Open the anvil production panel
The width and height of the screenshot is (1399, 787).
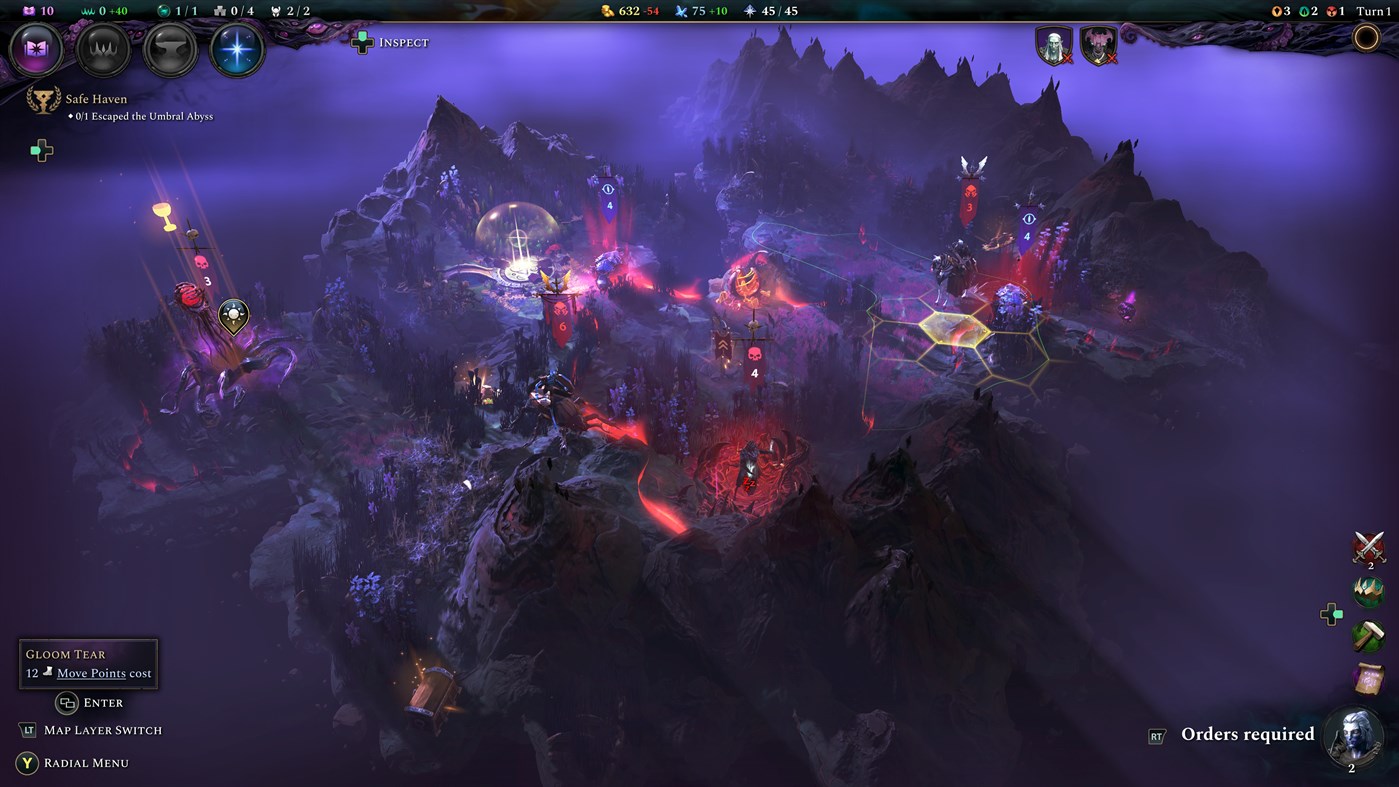click(169, 49)
